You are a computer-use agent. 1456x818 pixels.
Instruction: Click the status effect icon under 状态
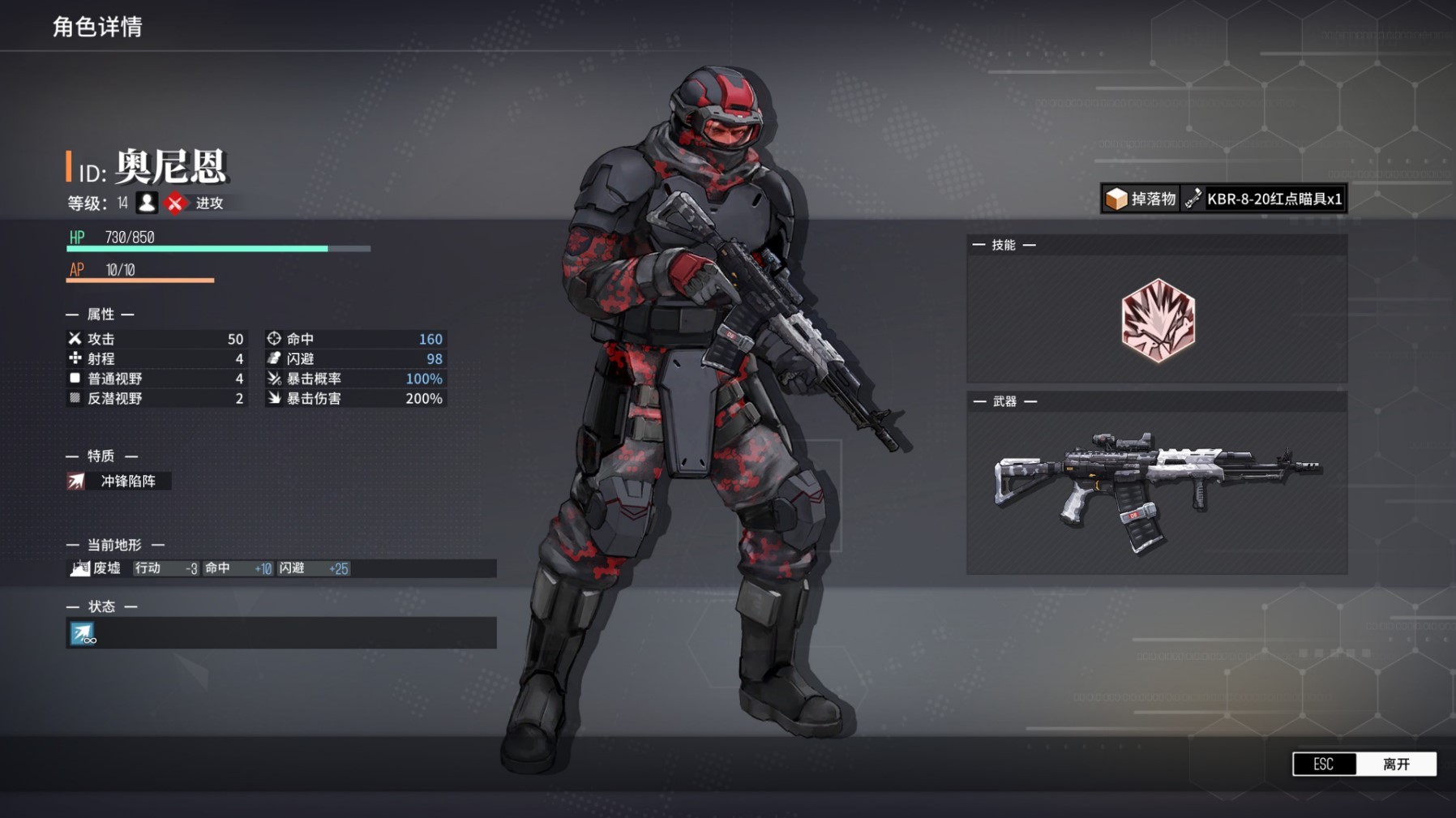[82, 633]
